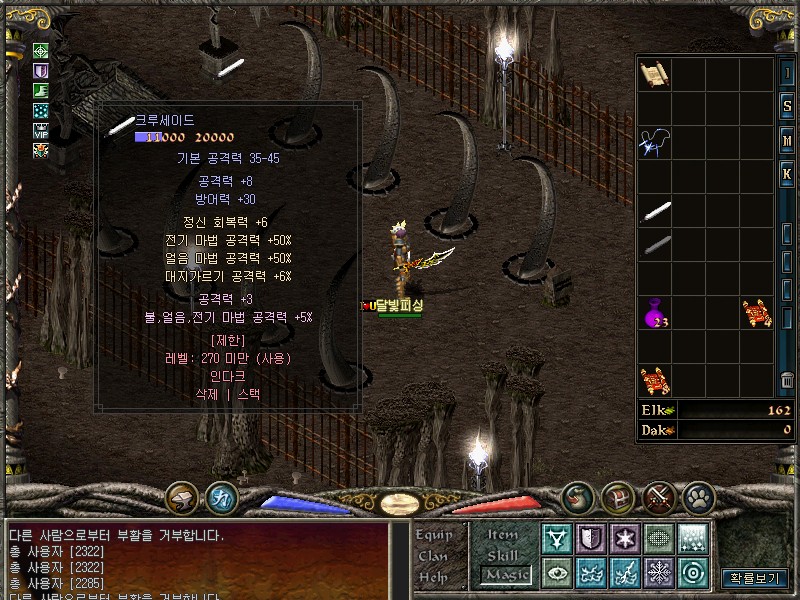Switch to the Item tab
The width and height of the screenshot is (800, 600).
[503, 536]
